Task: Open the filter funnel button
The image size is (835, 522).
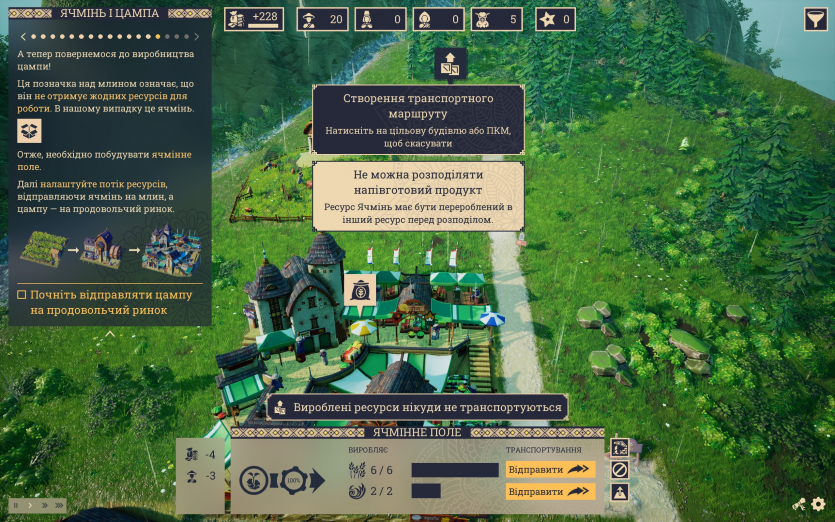Action: coord(815,19)
